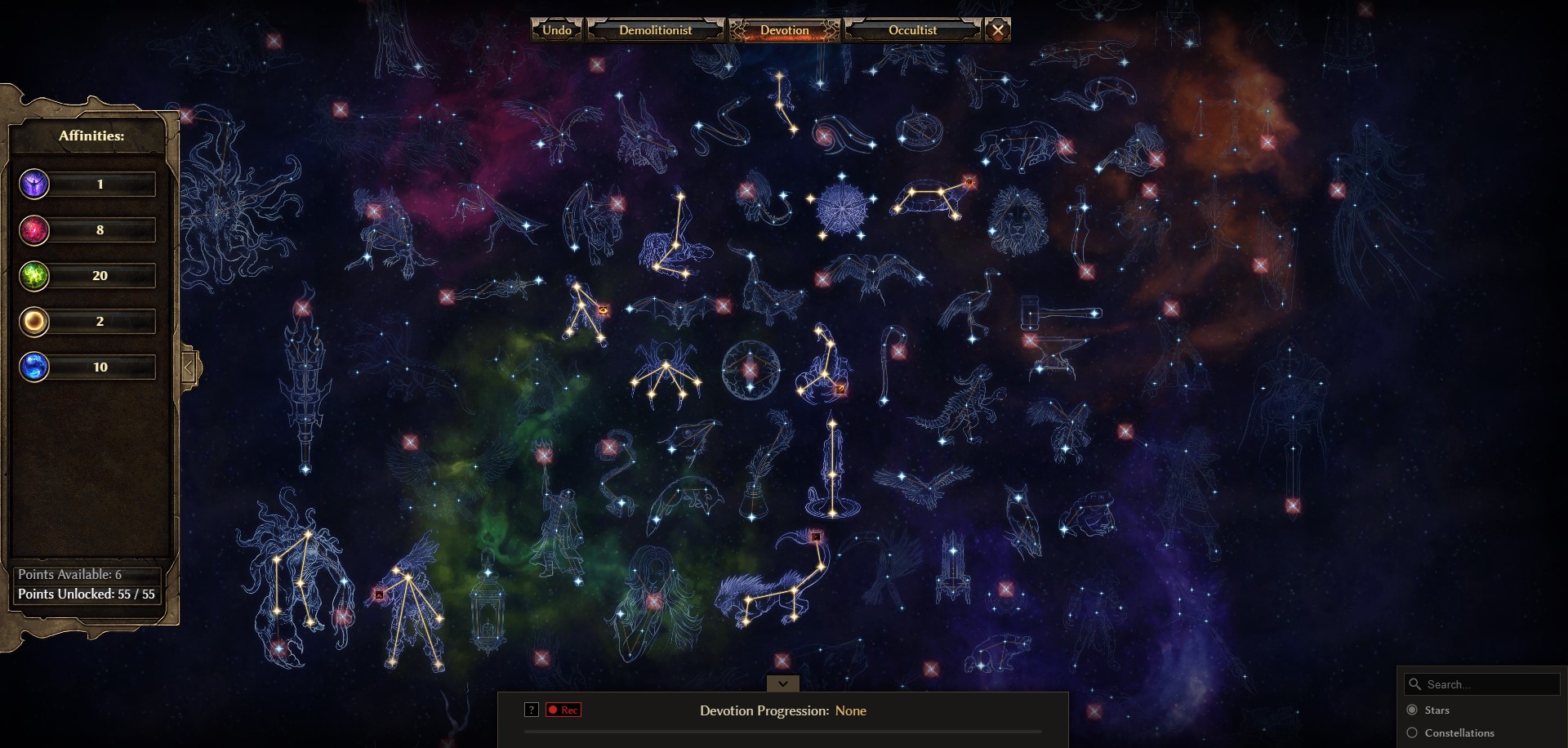Type in the constellation Search field
This screenshot has height=748, width=1568.
pos(1488,684)
